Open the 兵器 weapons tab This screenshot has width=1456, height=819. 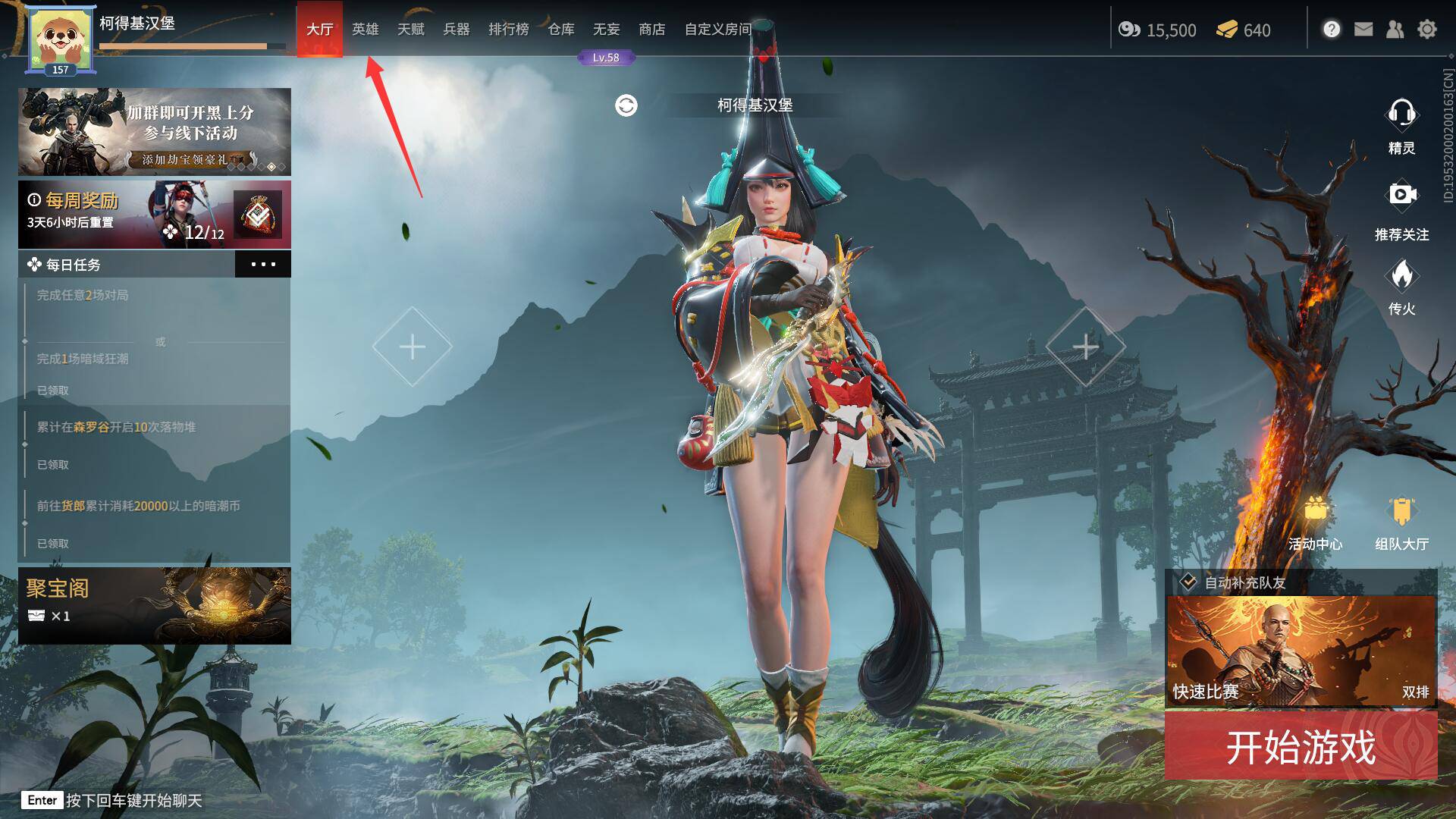456,30
